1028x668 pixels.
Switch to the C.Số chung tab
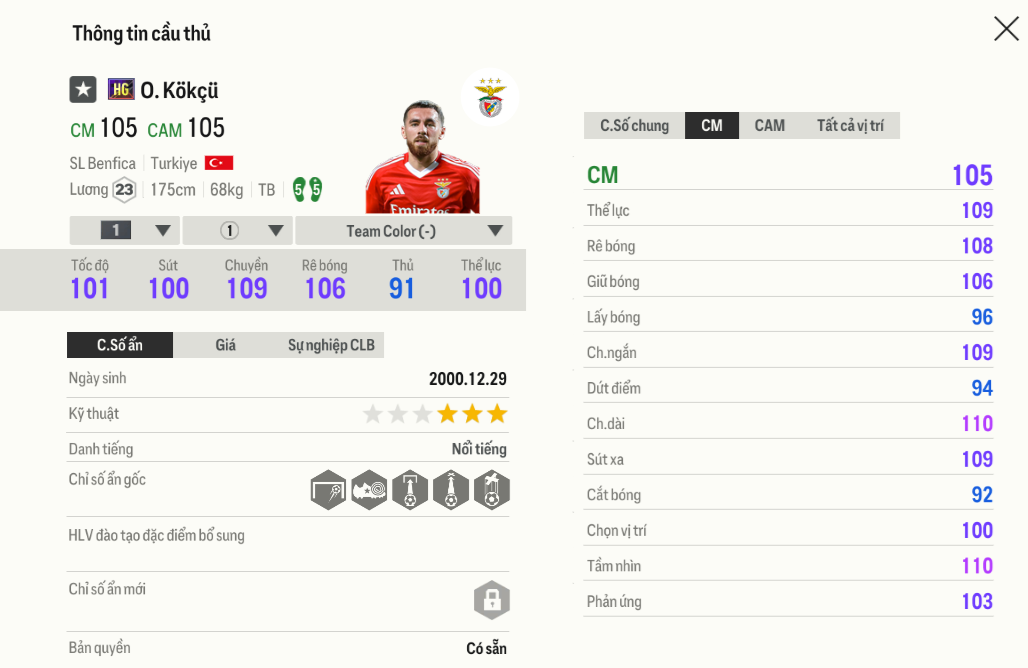(634, 125)
